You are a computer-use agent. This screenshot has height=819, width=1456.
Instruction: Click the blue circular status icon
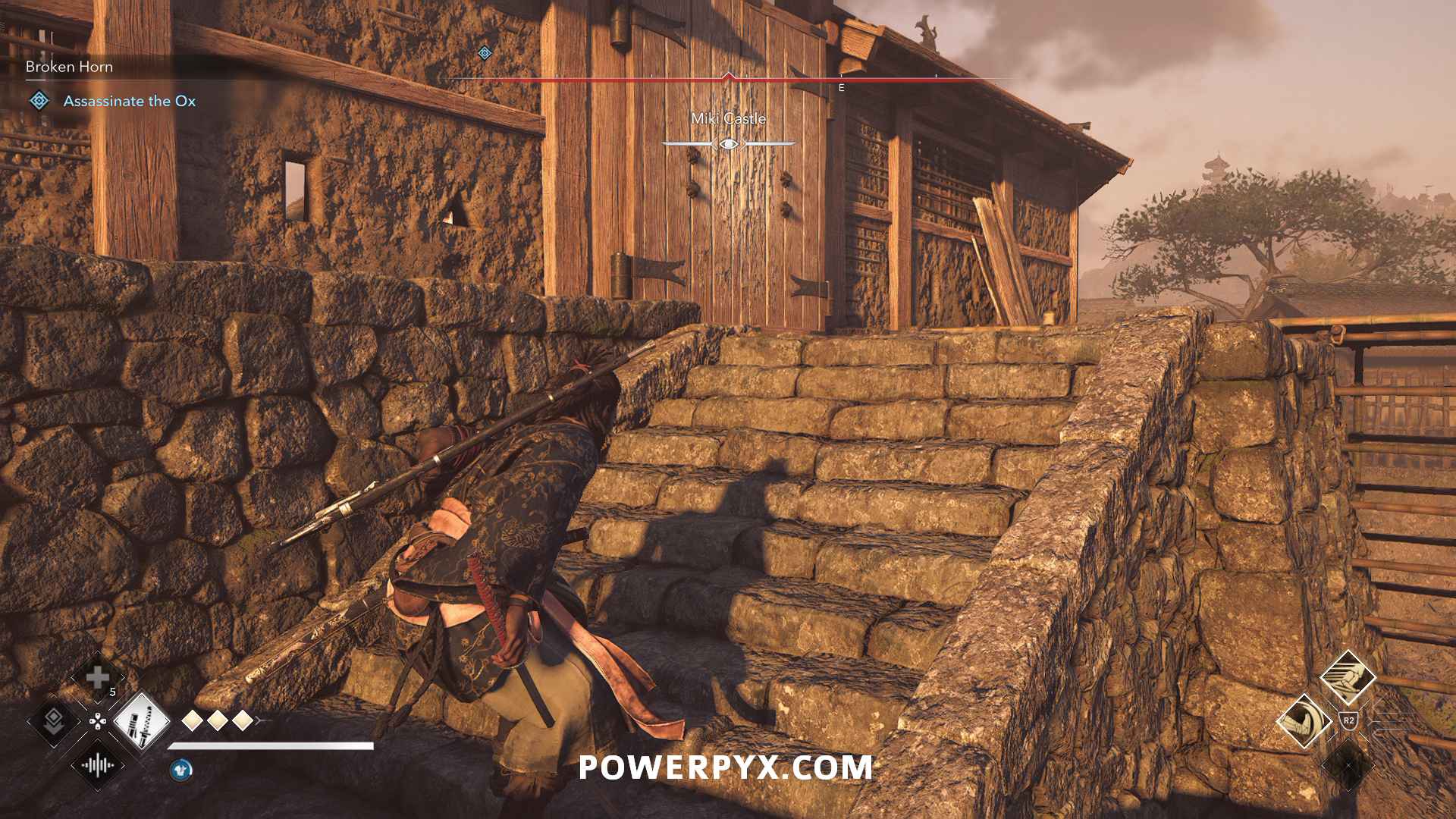click(180, 770)
